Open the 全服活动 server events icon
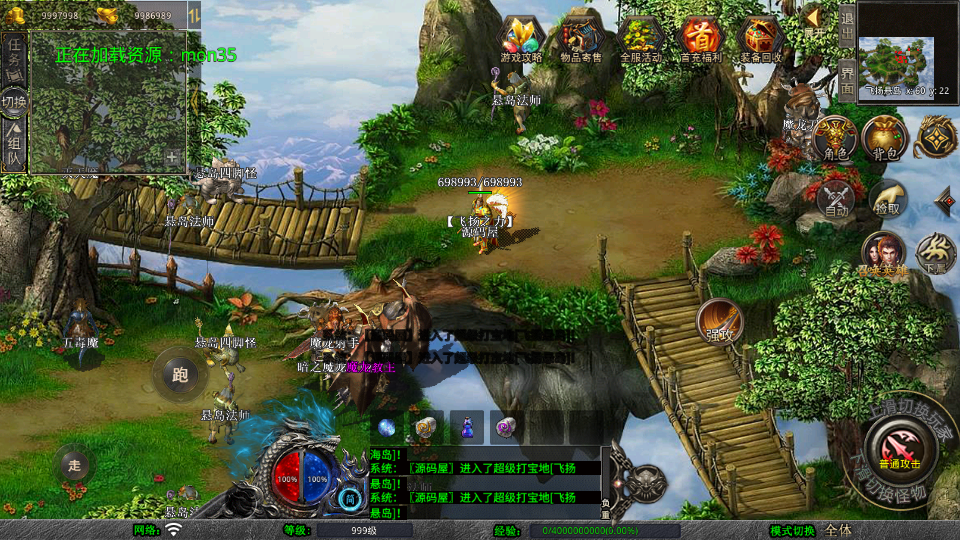 click(641, 39)
